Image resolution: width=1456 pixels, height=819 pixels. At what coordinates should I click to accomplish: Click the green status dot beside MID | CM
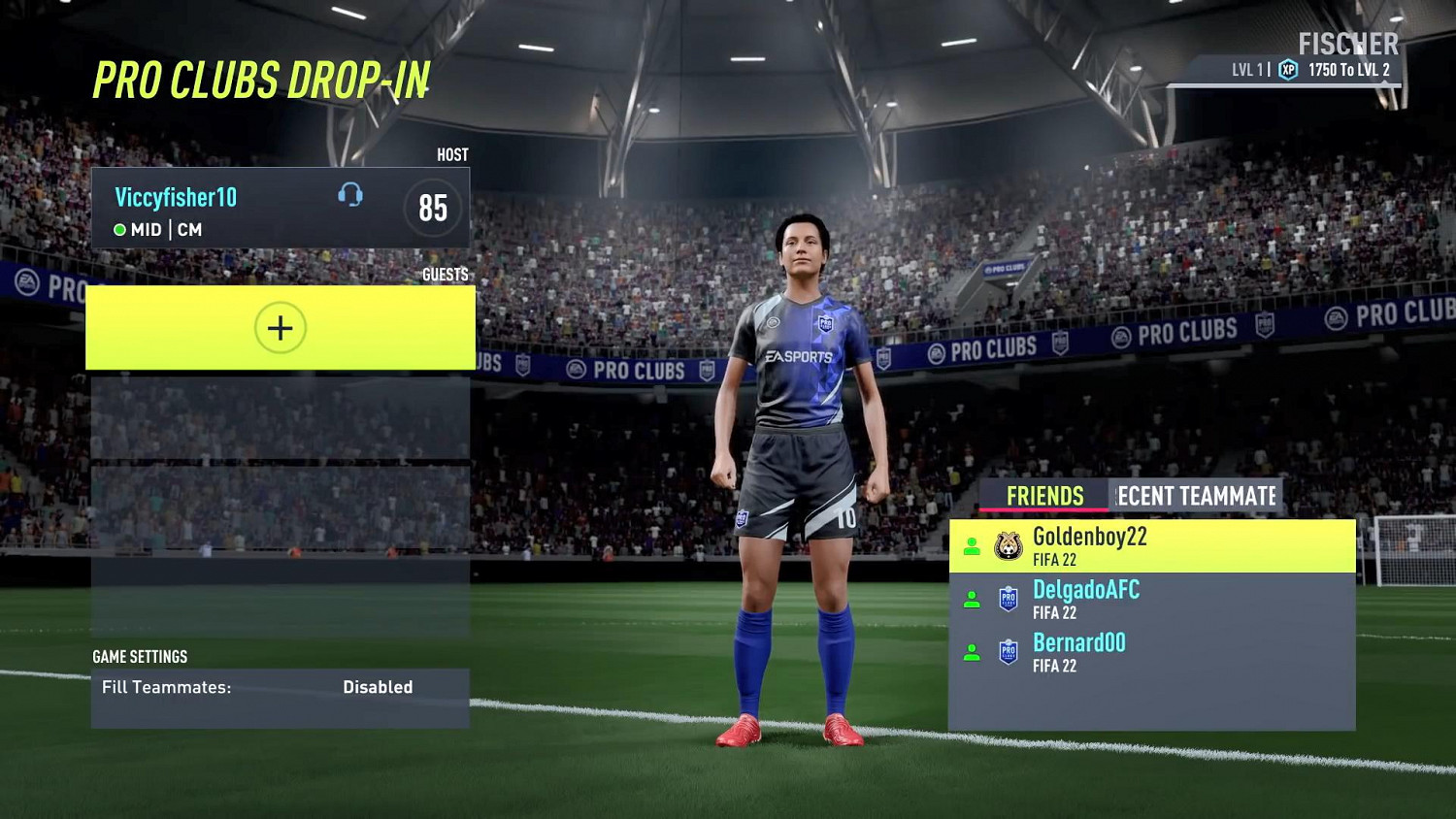tap(119, 230)
